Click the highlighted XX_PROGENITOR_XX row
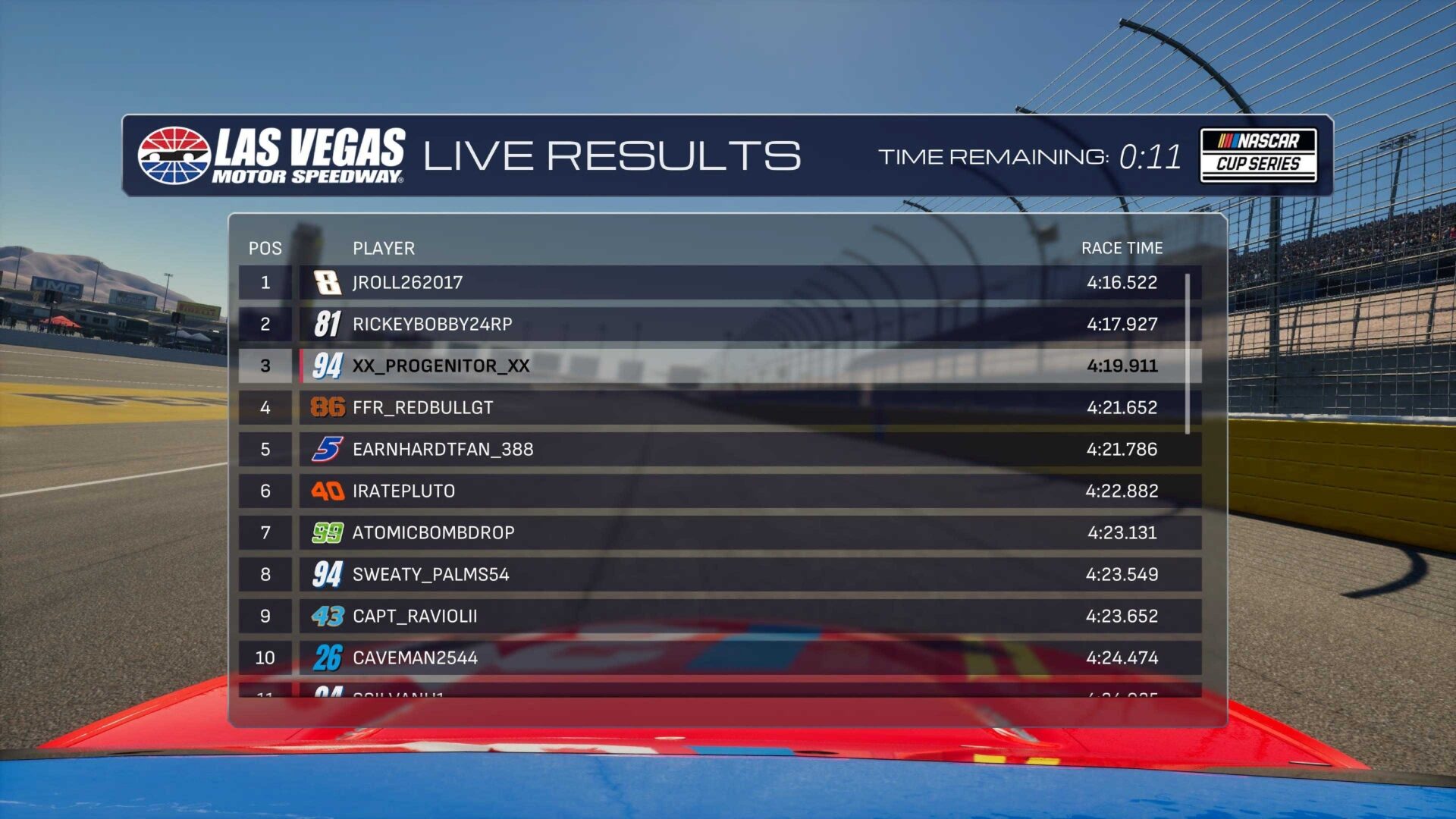 (x=719, y=366)
